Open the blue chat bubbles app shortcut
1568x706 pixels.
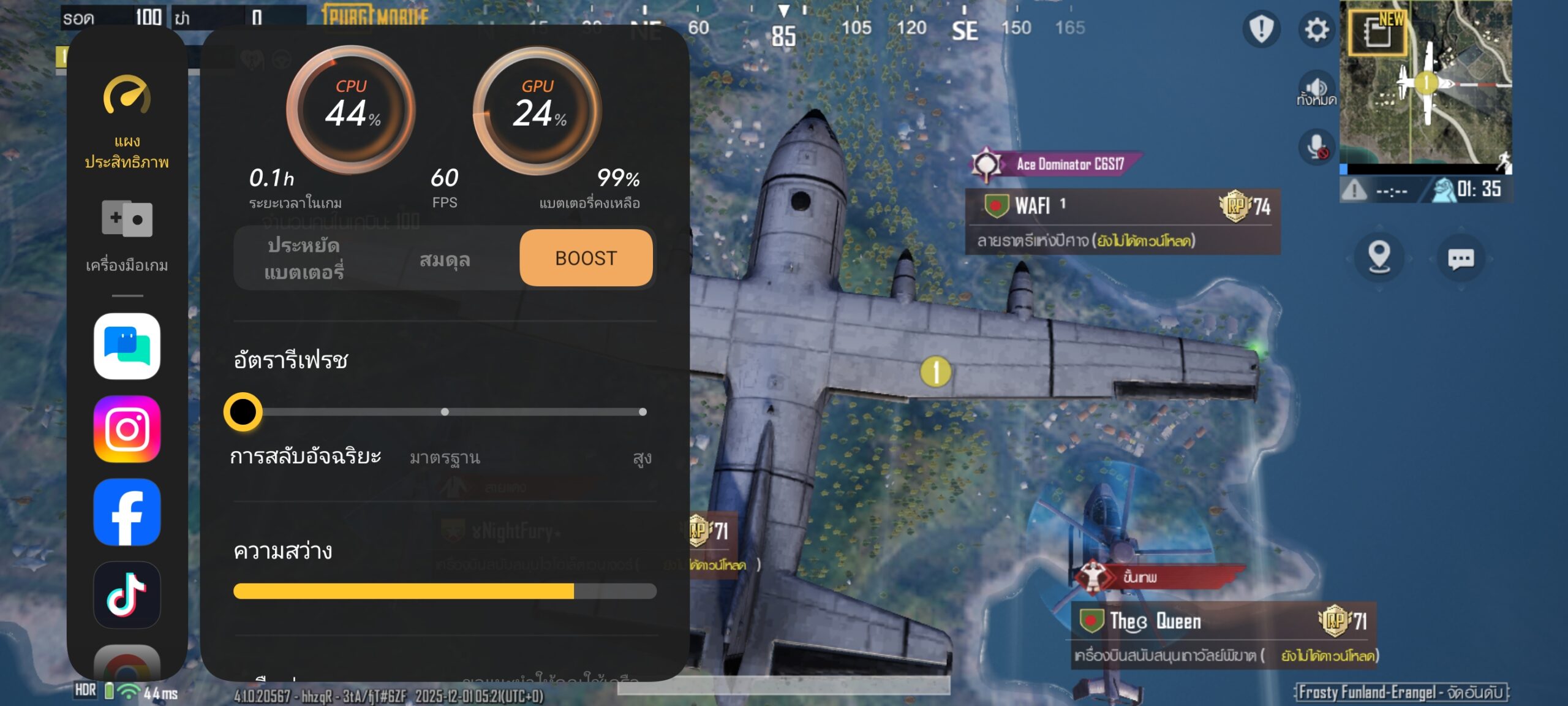pyautogui.click(x=127, y=346)
